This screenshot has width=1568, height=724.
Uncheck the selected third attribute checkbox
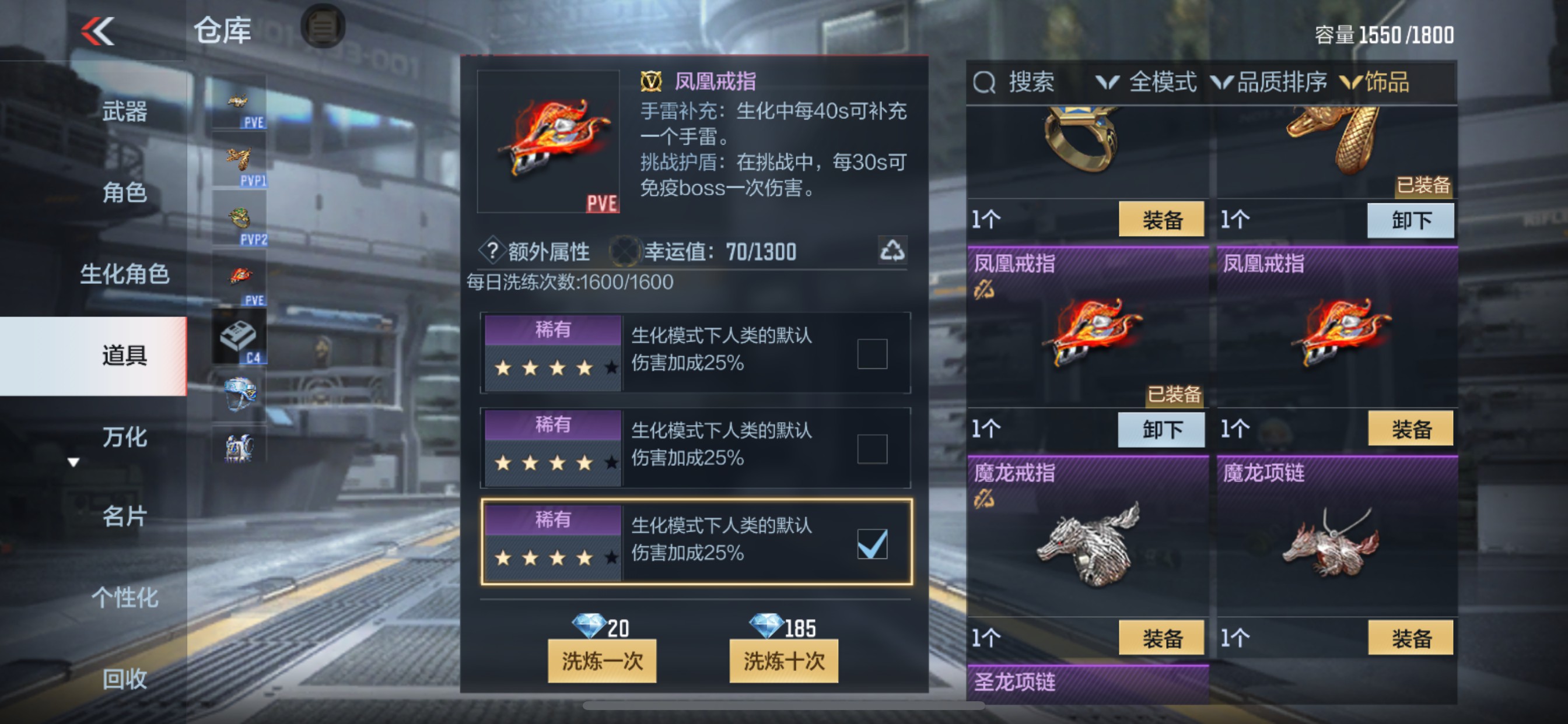[873, 545]
